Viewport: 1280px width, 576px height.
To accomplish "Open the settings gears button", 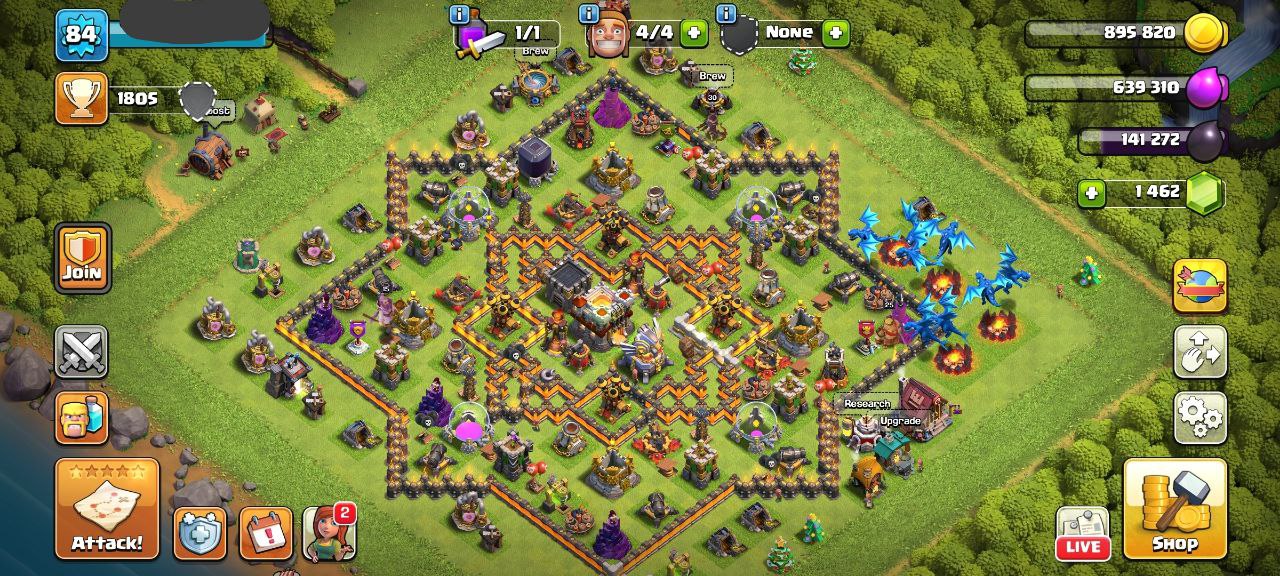I will [1200, 417].
